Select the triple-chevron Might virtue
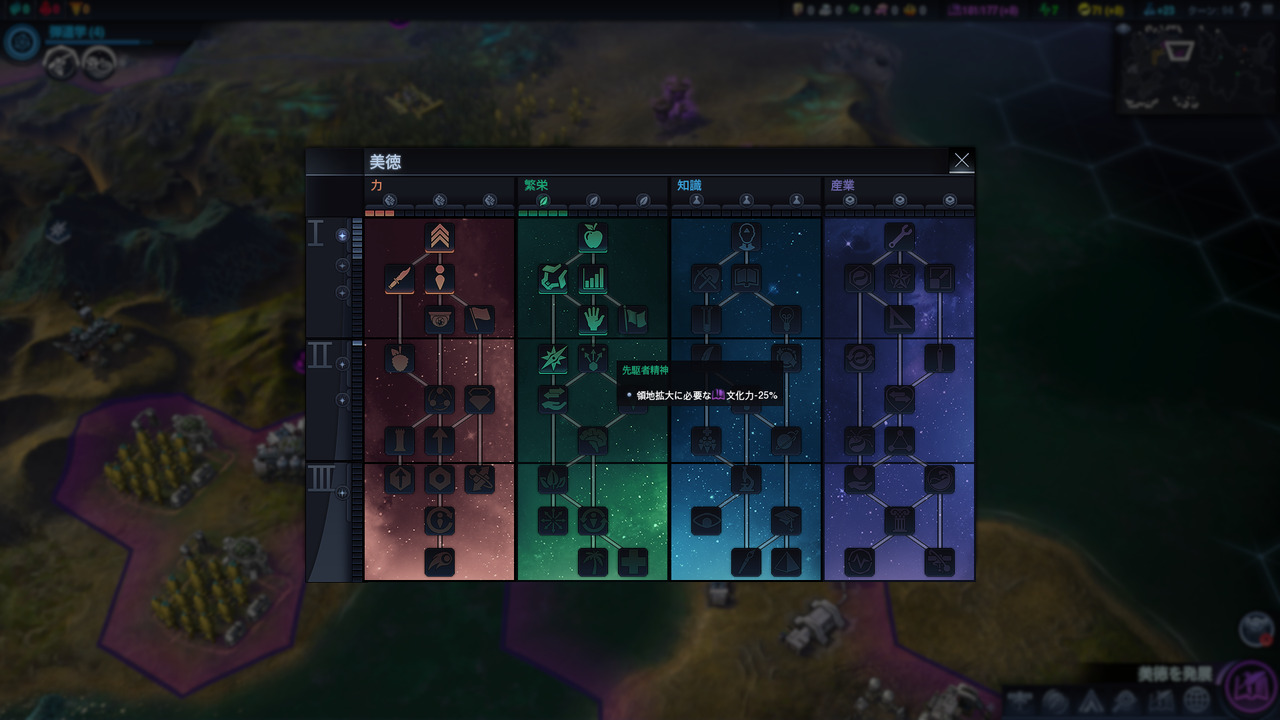 click(440, 237)
